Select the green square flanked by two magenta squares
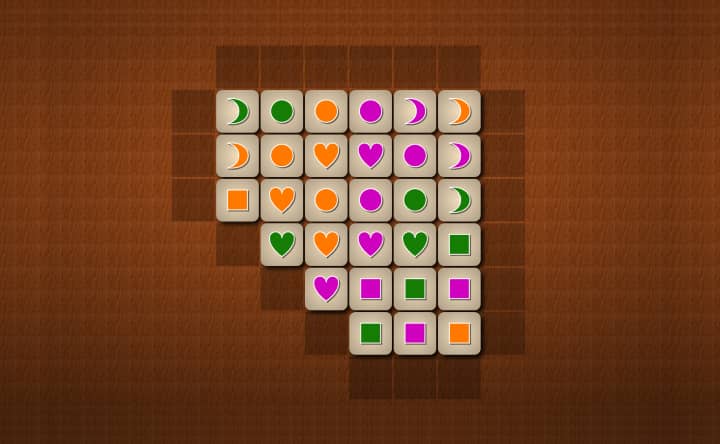Image resolution: width=720 pixels, height=444 pixels. pyautogui.click(x=415, y=288)
